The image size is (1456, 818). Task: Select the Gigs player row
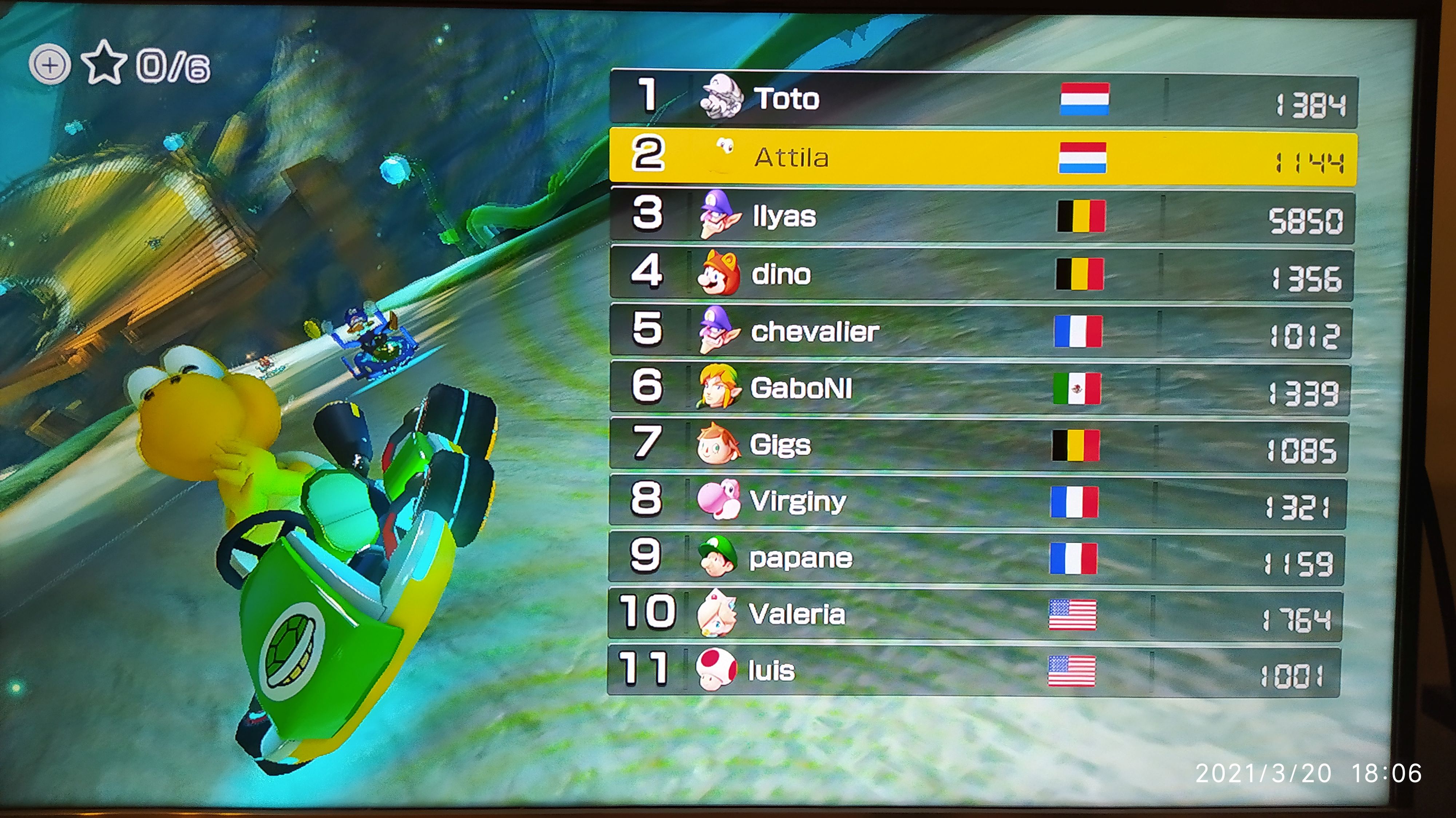pyautogui.click(x=978, y=445)
